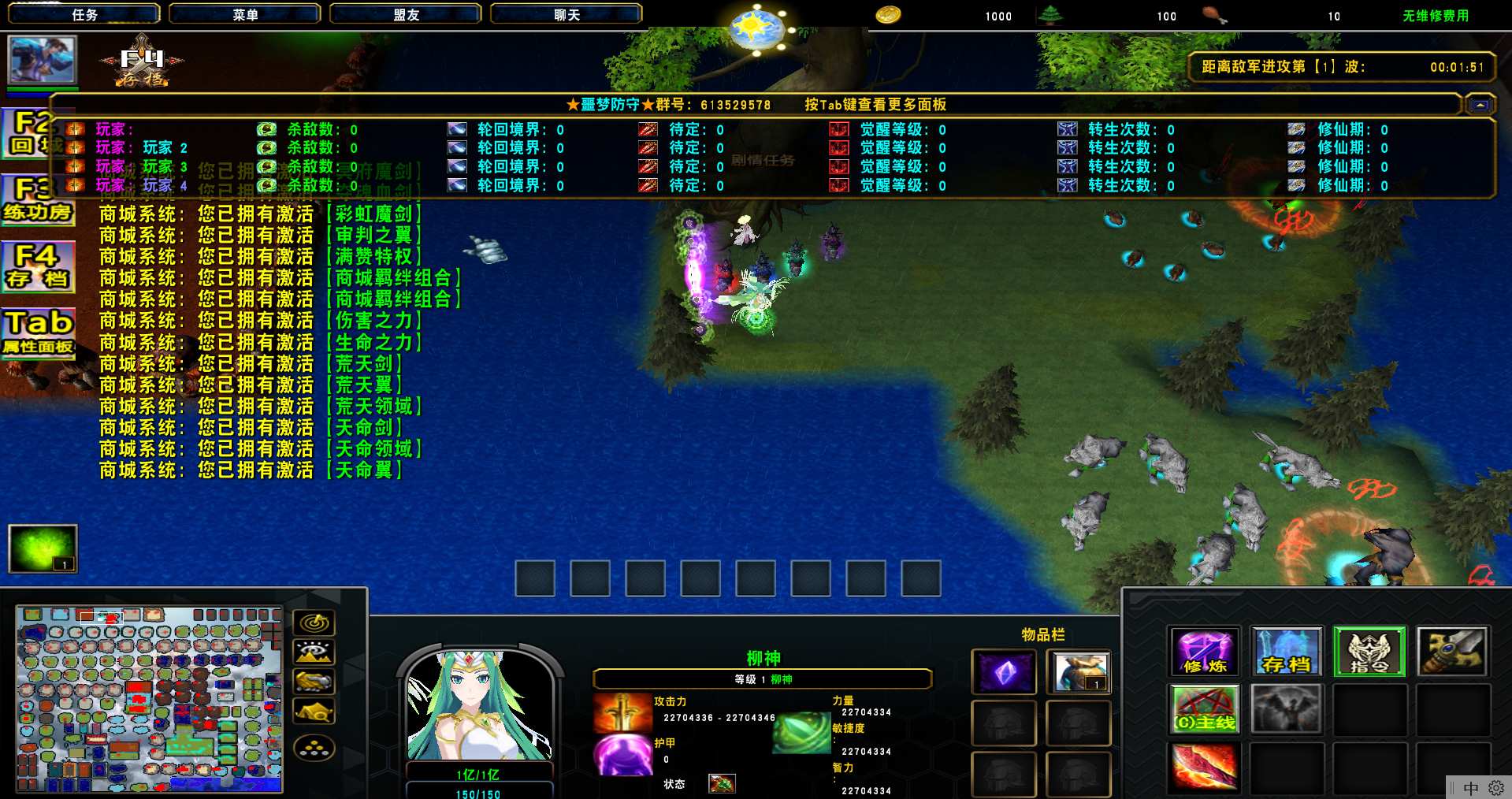Open the 聊天 chat log
1512x799 pixels.
click(x=566, y=14)
